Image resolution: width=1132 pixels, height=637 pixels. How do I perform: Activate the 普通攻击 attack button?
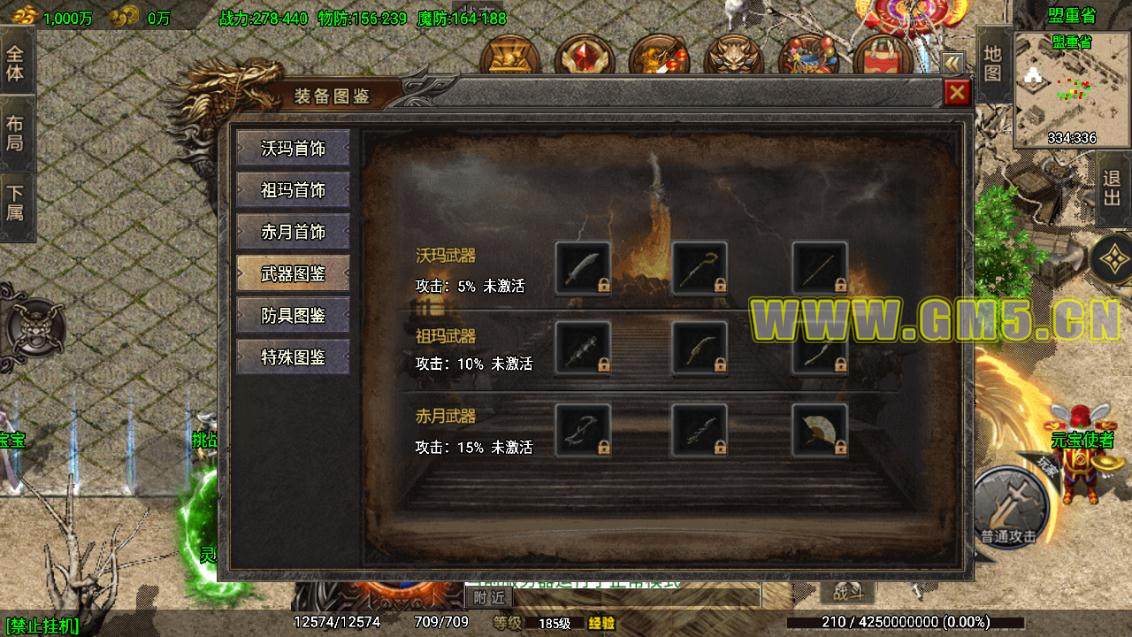[1008, 504]
